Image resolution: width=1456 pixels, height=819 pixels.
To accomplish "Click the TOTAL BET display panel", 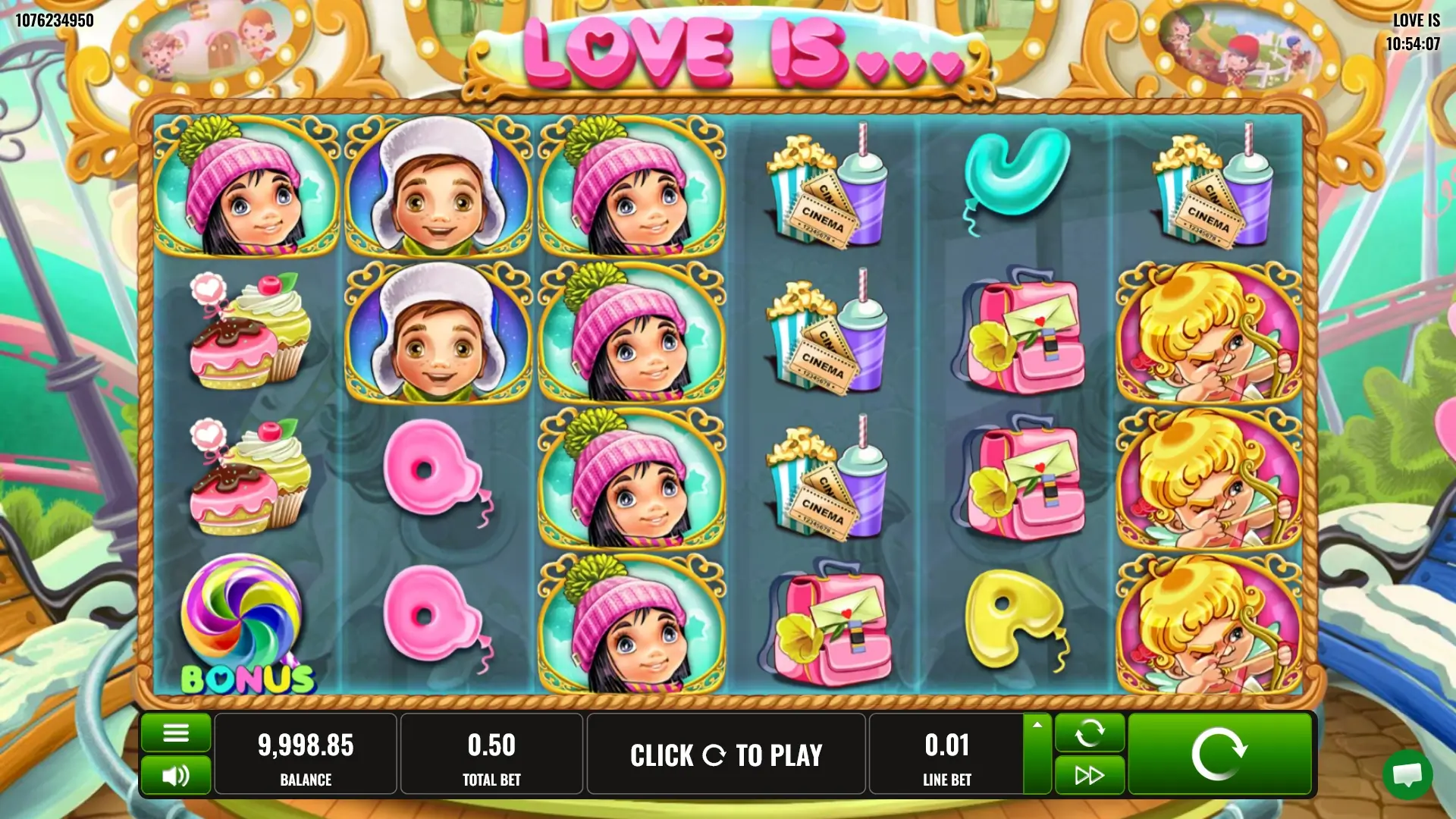I will point(493,753).
